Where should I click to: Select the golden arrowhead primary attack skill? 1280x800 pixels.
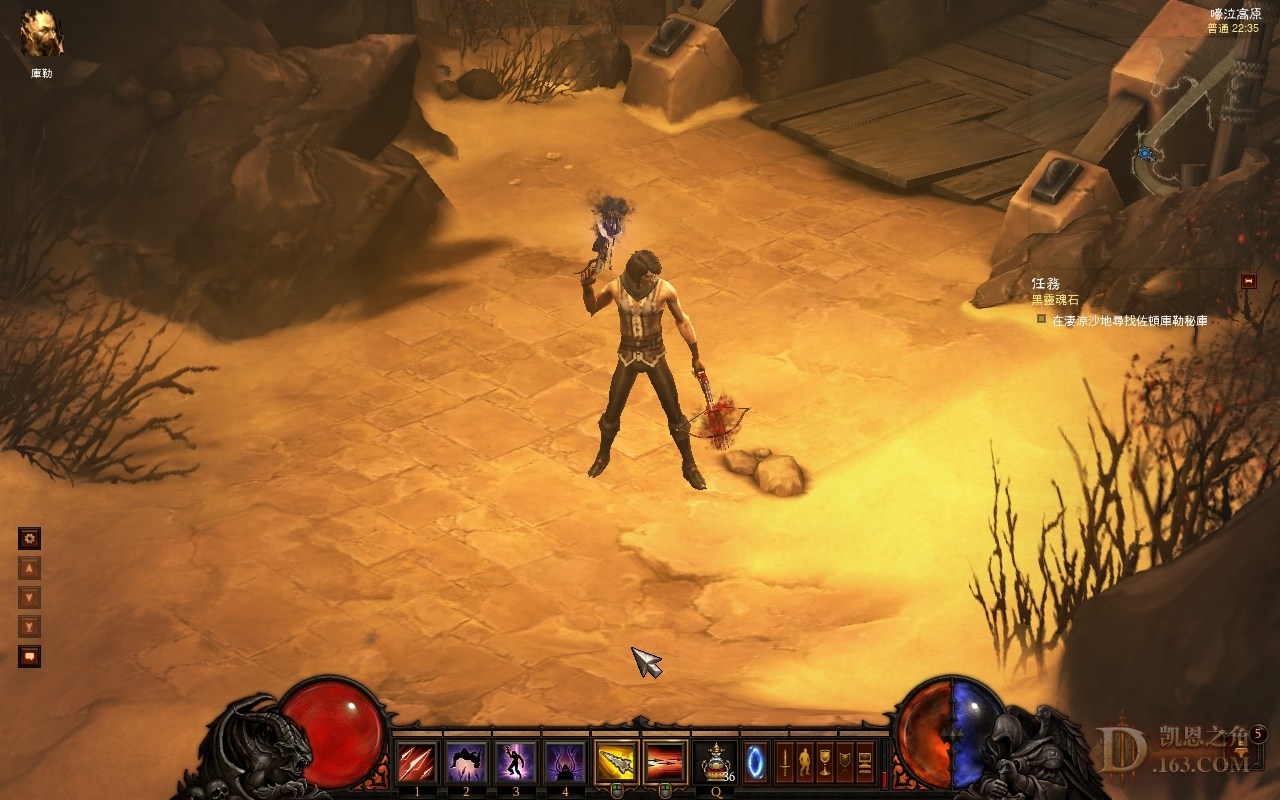tap(617, 763)
